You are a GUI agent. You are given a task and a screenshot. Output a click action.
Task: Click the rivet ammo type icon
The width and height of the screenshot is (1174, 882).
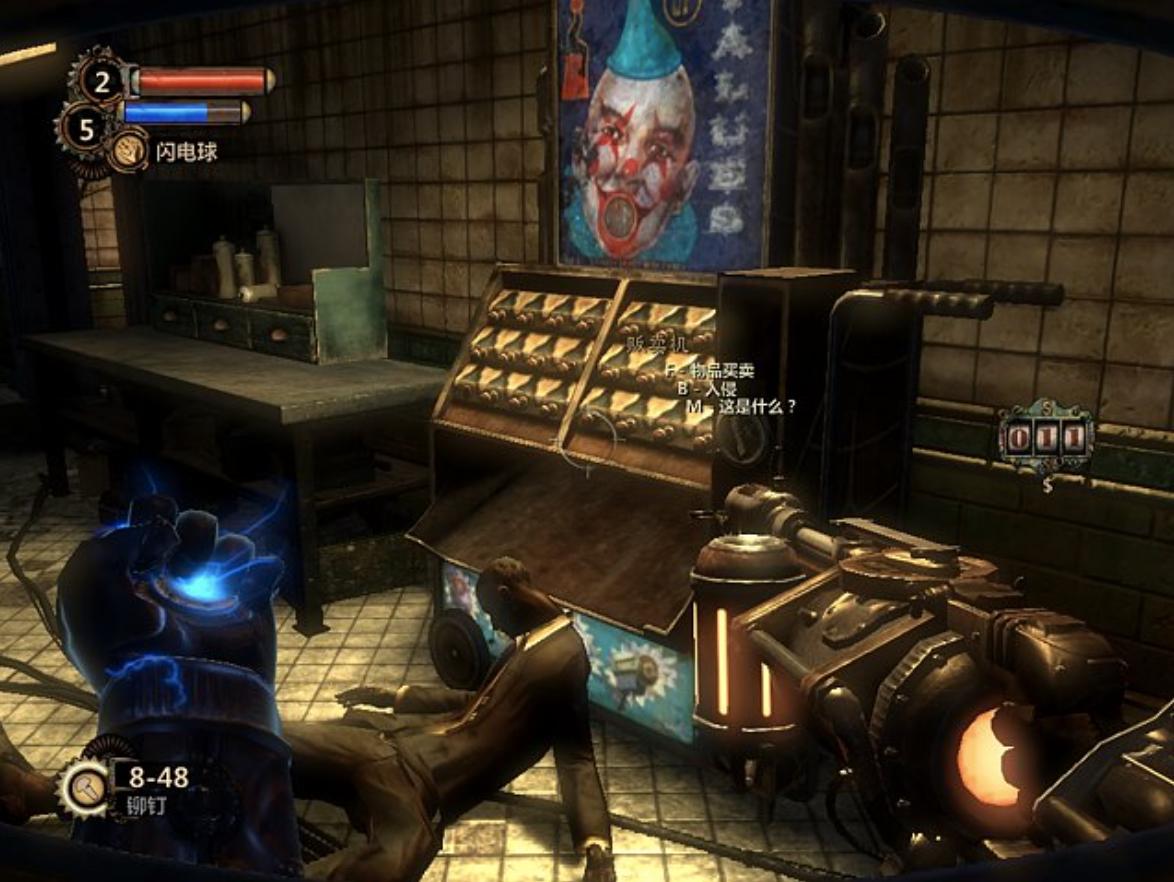85,786
